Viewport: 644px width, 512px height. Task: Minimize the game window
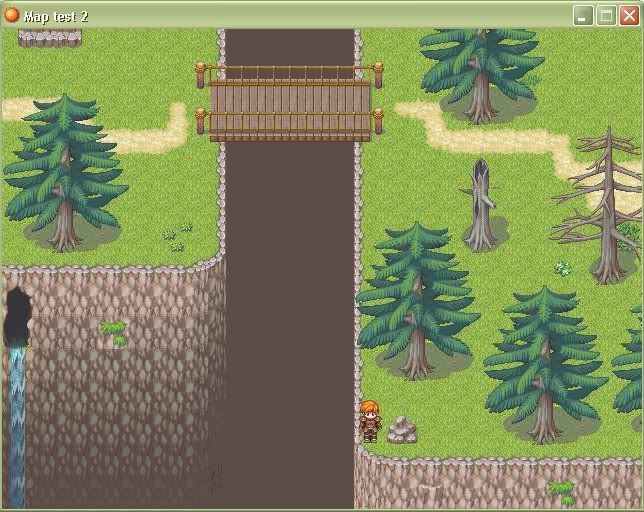coord(583,15)
